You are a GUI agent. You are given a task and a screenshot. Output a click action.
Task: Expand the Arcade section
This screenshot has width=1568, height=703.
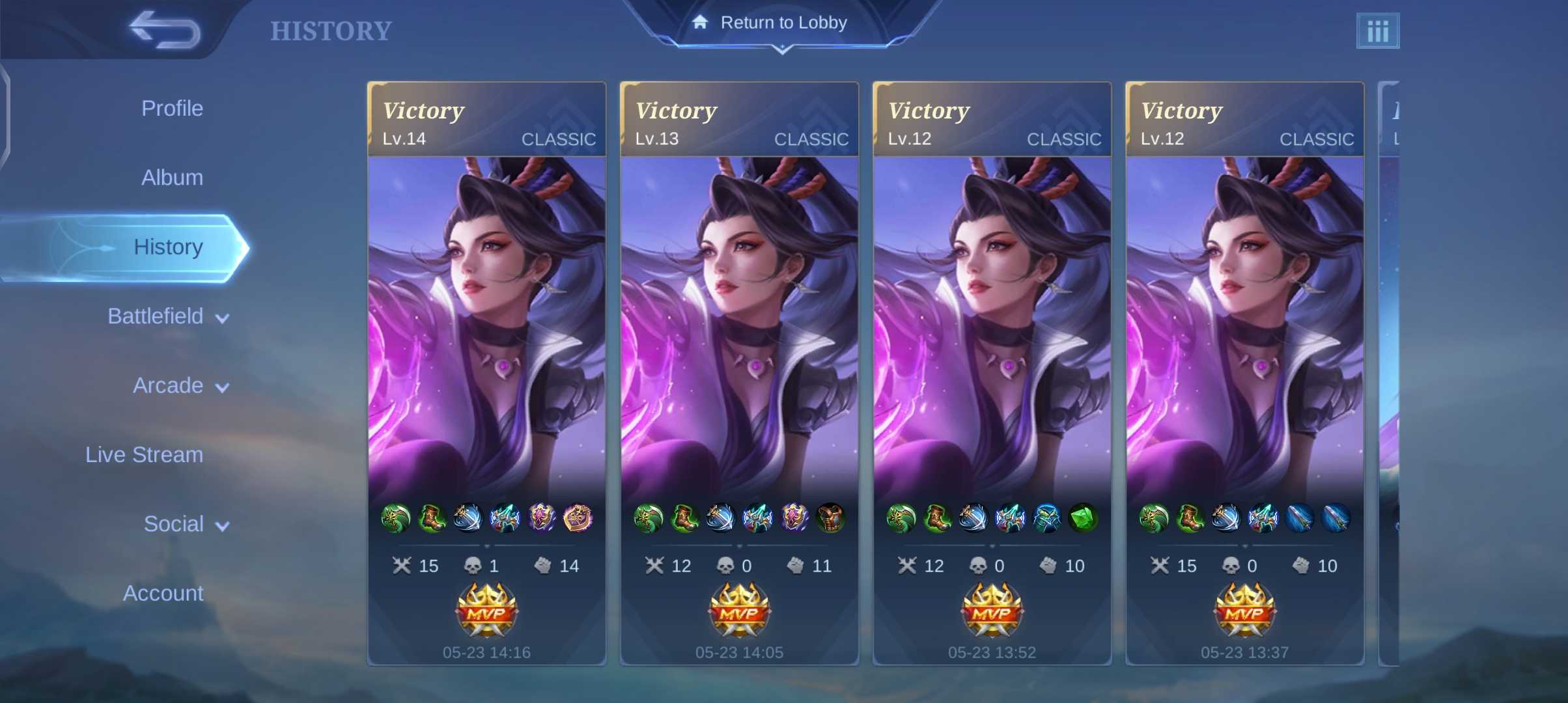[180, 386]
